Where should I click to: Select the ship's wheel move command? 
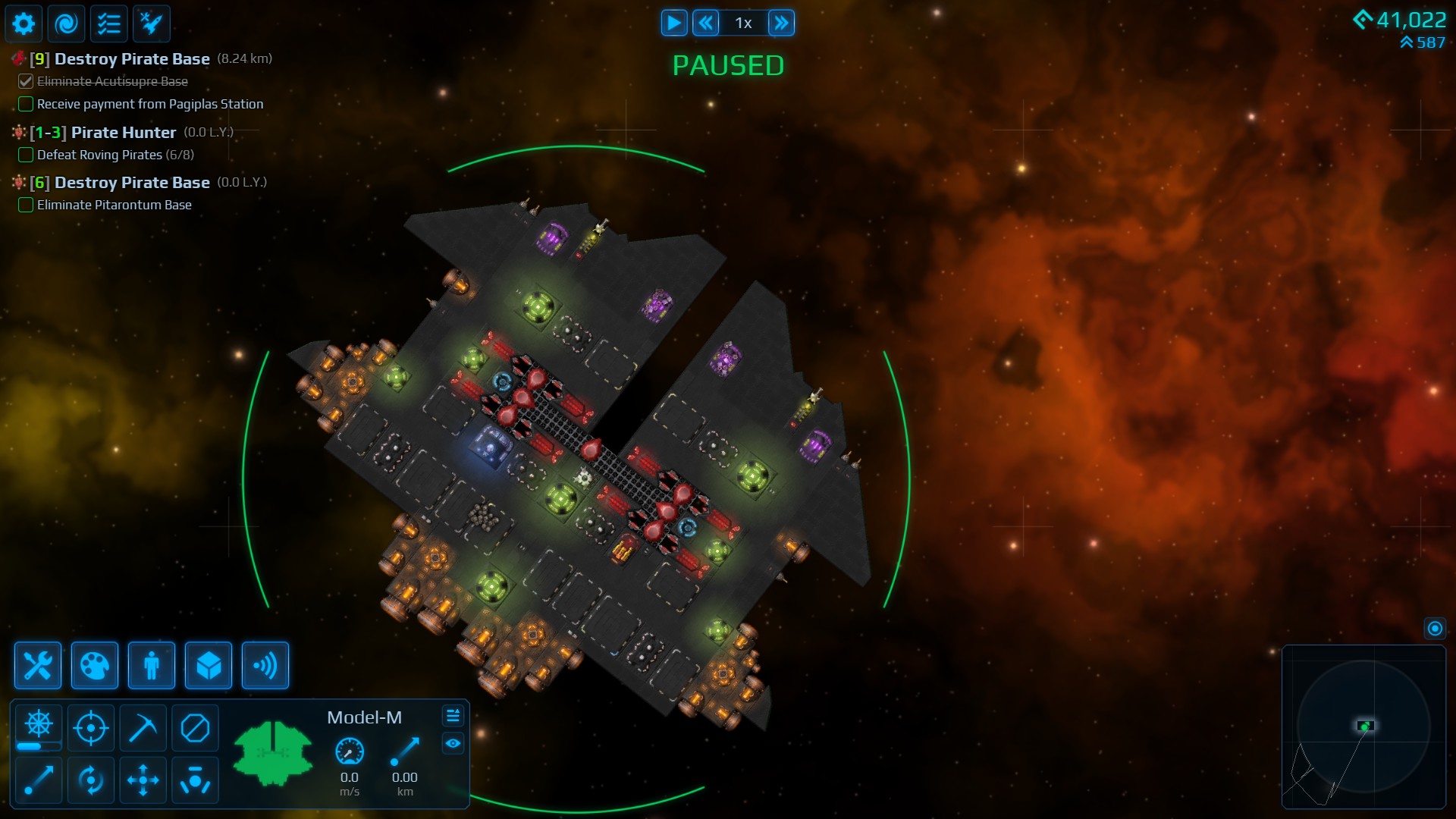(x=39, y=726)
